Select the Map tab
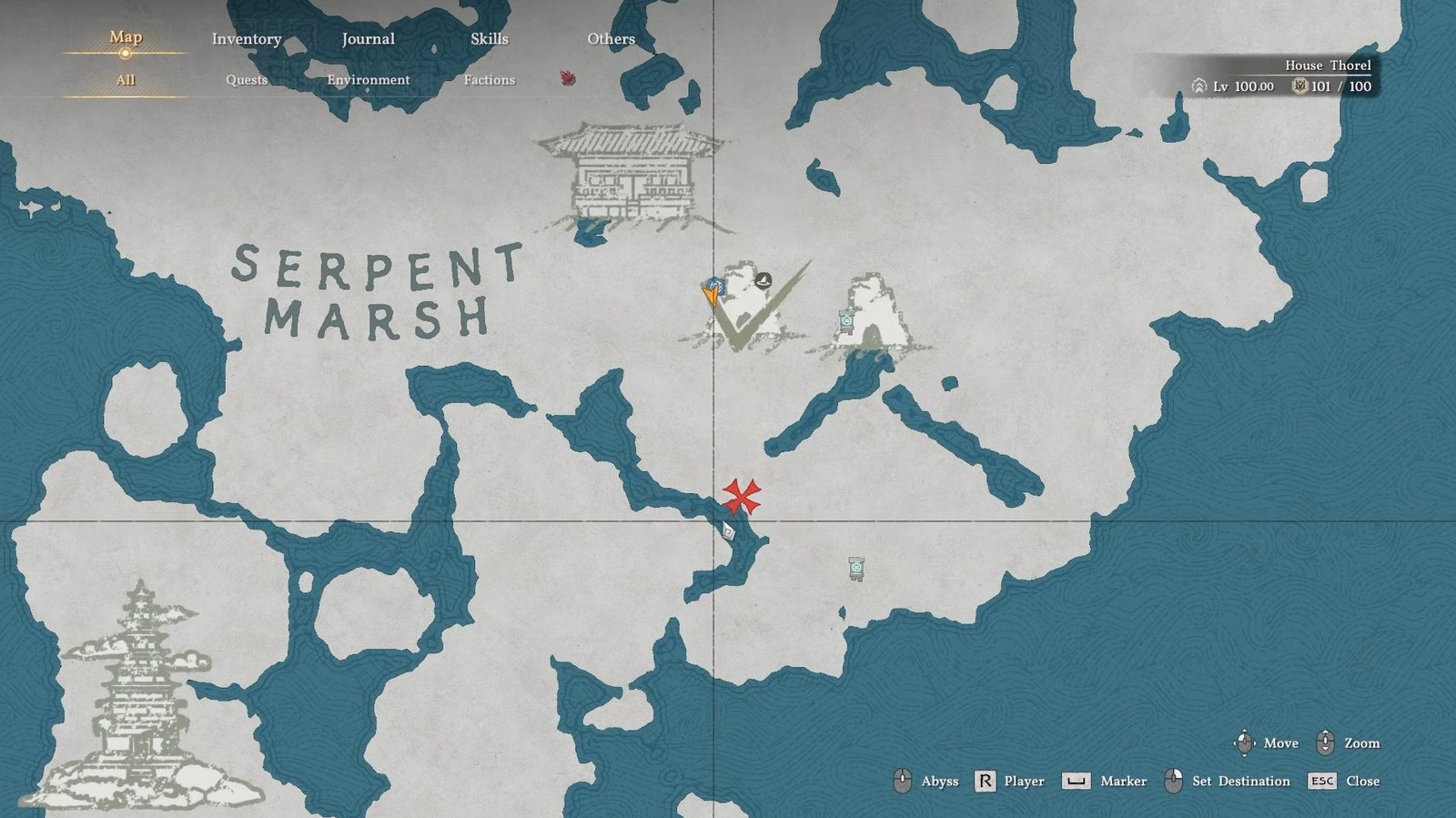Screen dimensions: 1456x818 pos(126,37)
